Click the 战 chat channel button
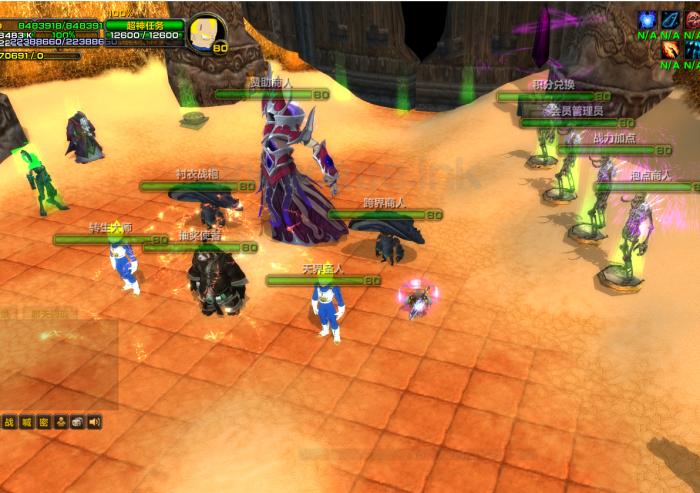The height and width of the screenshot is (493, 700). tap(8, 422)
